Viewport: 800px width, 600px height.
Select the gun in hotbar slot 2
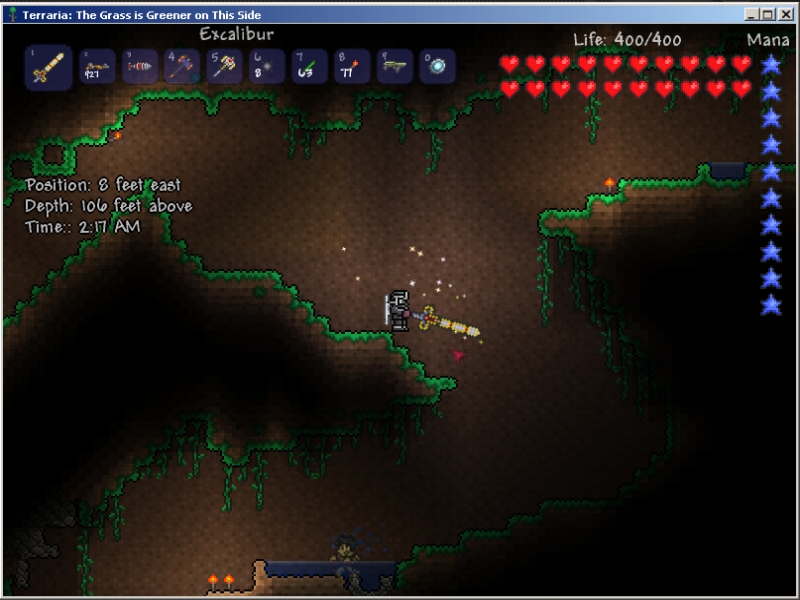click(96, 67)
